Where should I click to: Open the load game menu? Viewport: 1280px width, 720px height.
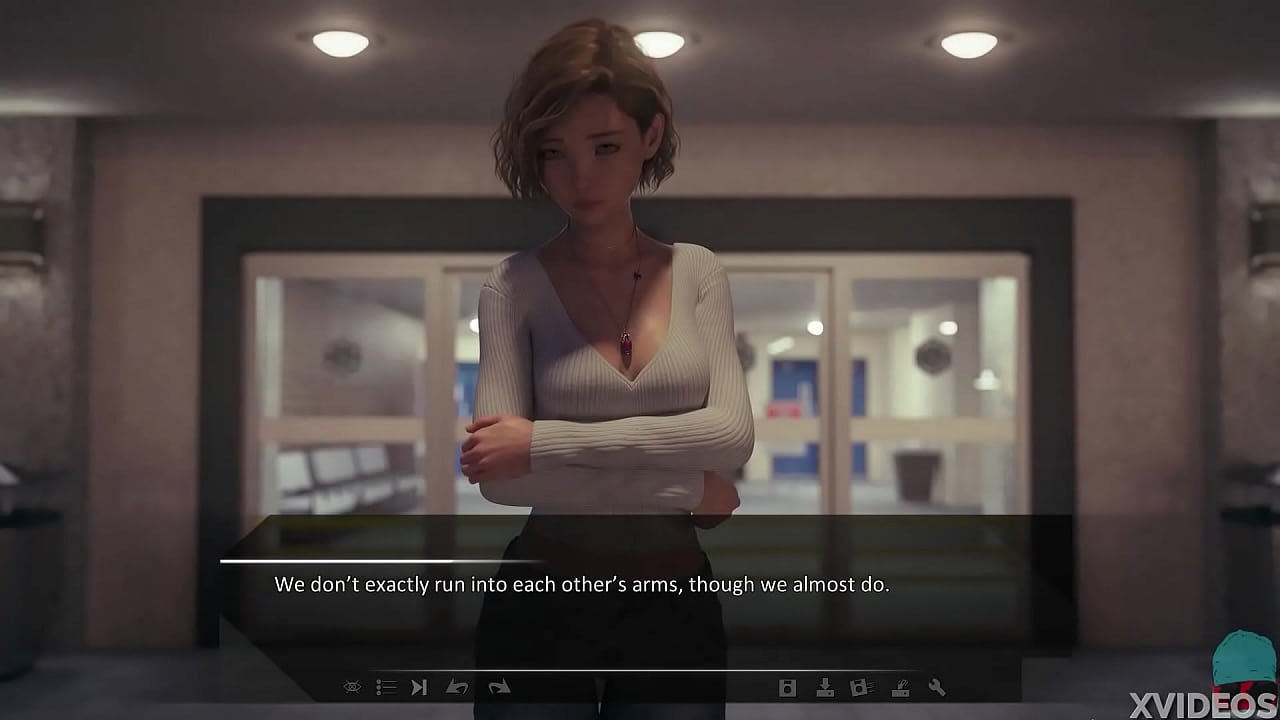(x=825, y=687)
